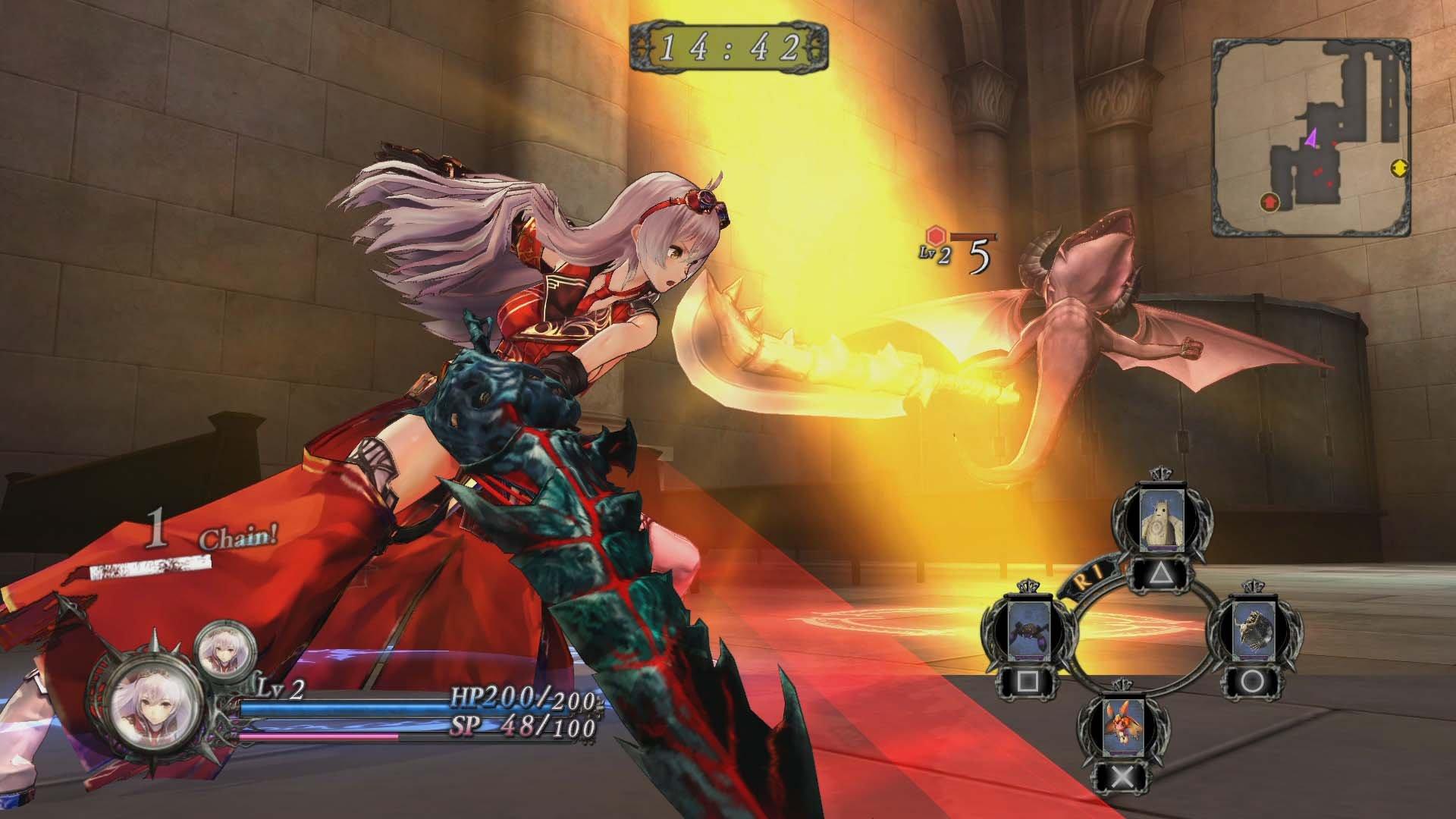Click the purple player arrow on the minimap

point(1310,139)
